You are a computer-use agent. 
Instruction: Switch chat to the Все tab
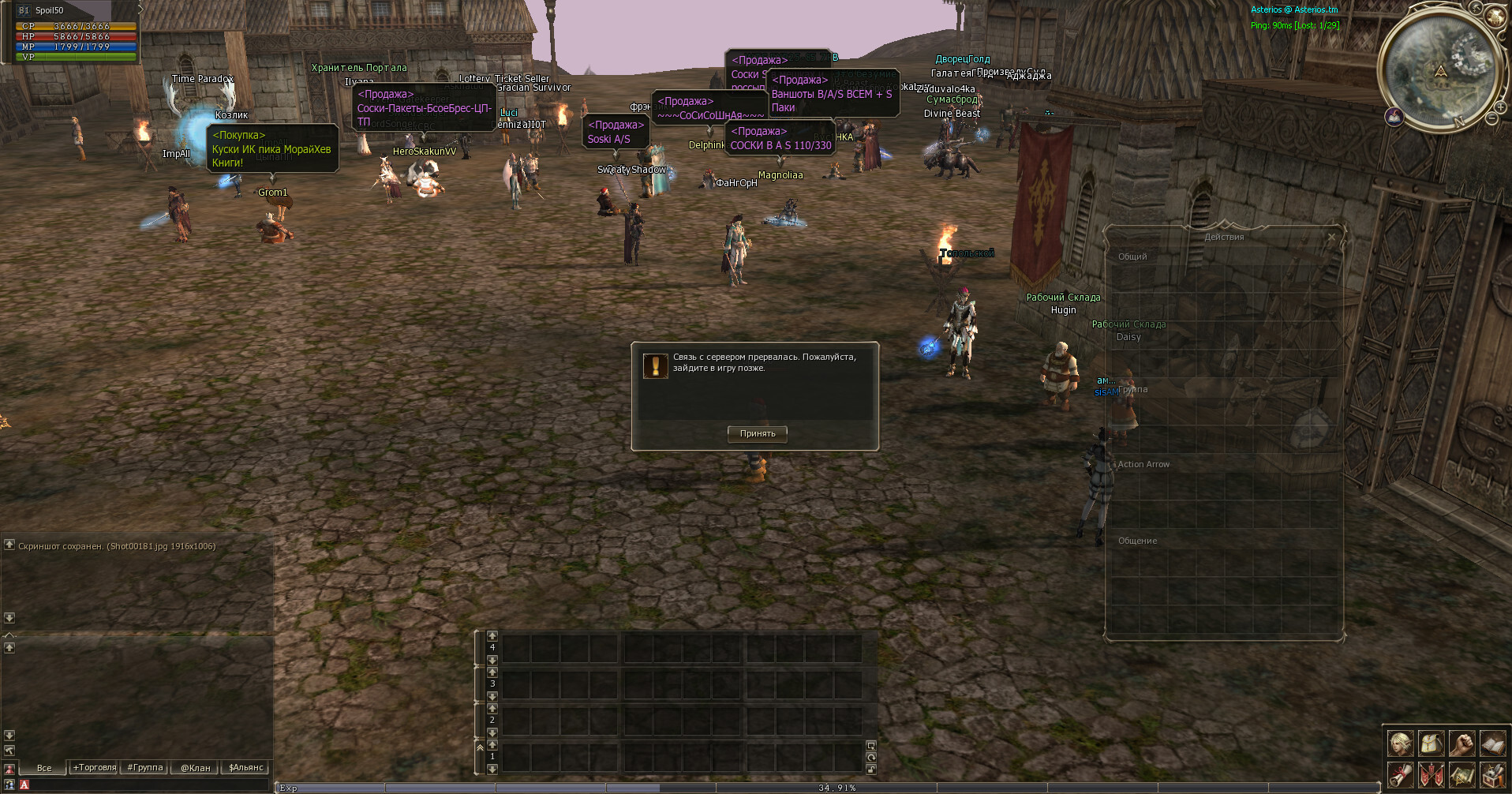tap(44, 767)
